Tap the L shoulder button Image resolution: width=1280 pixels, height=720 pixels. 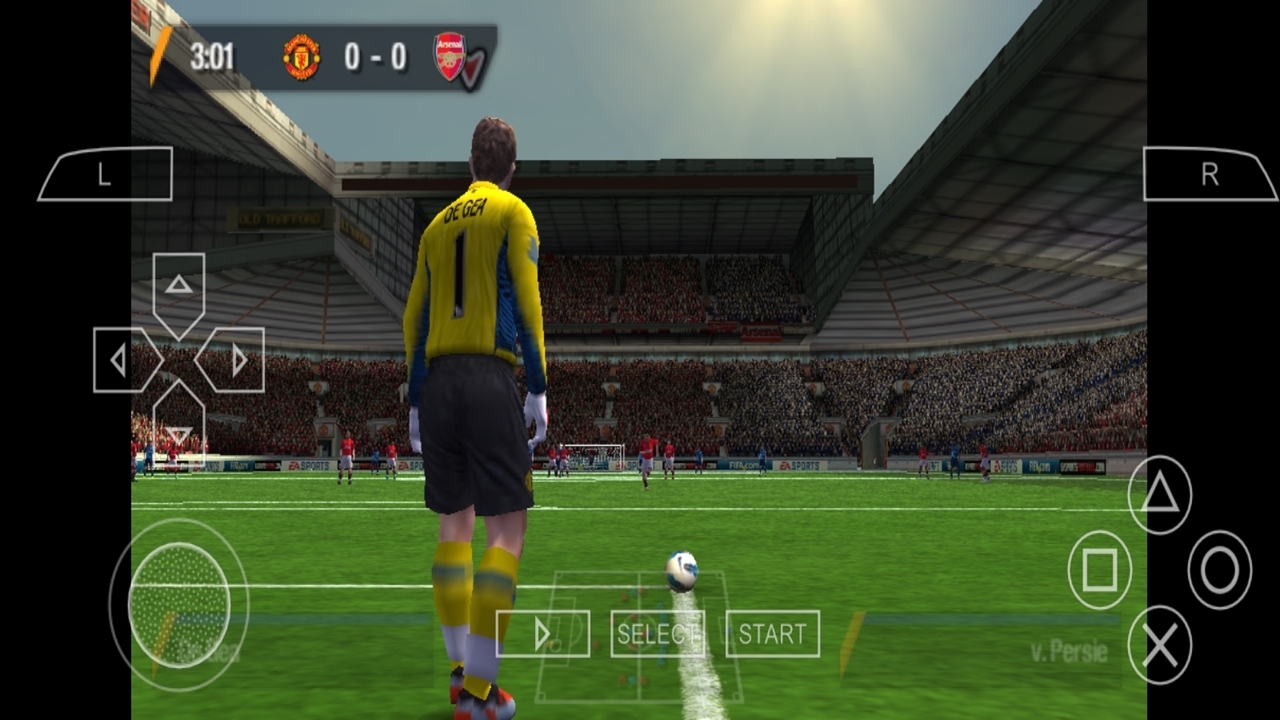105,175
